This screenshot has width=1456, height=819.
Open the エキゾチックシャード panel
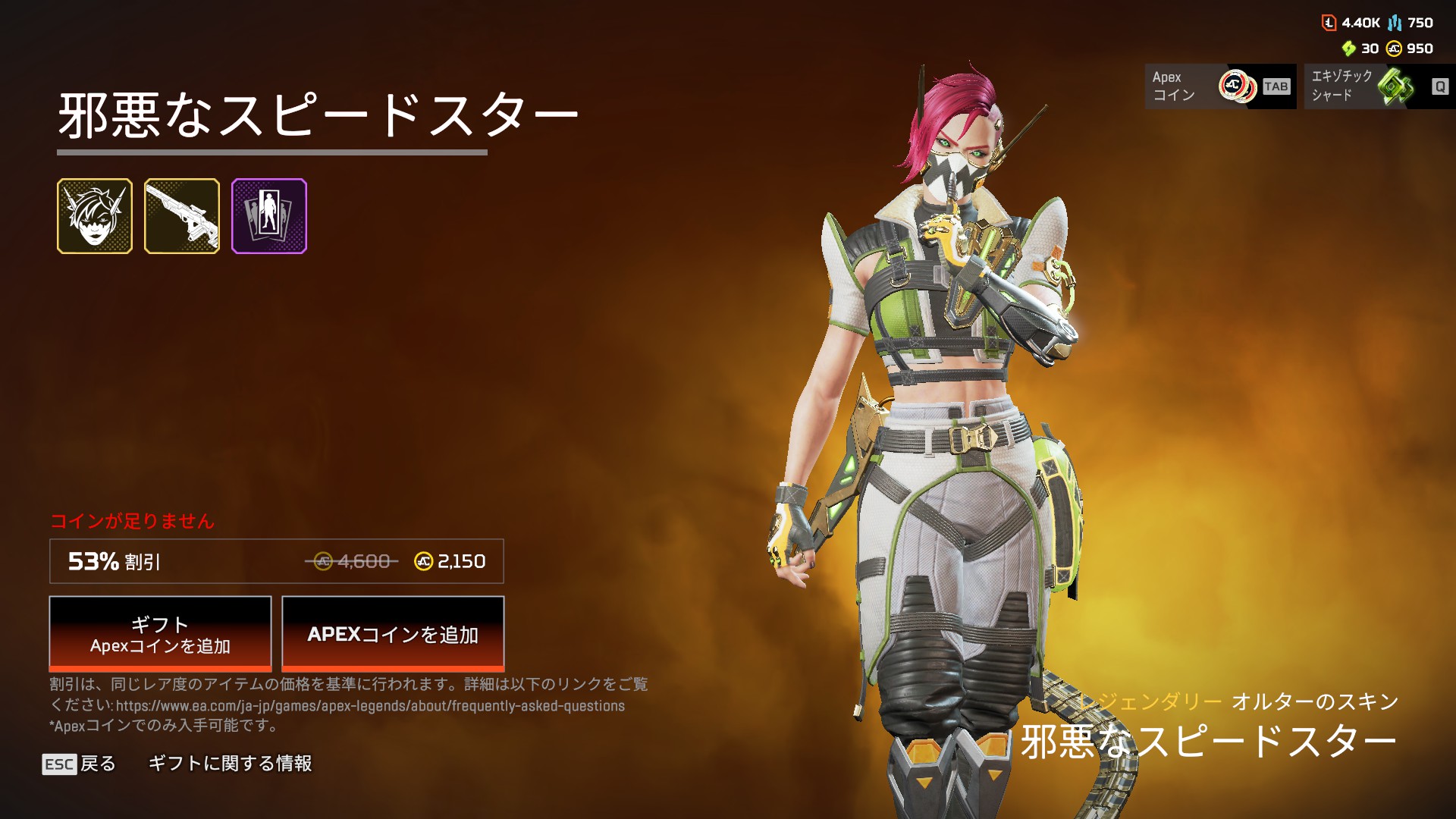point(1379,86)
